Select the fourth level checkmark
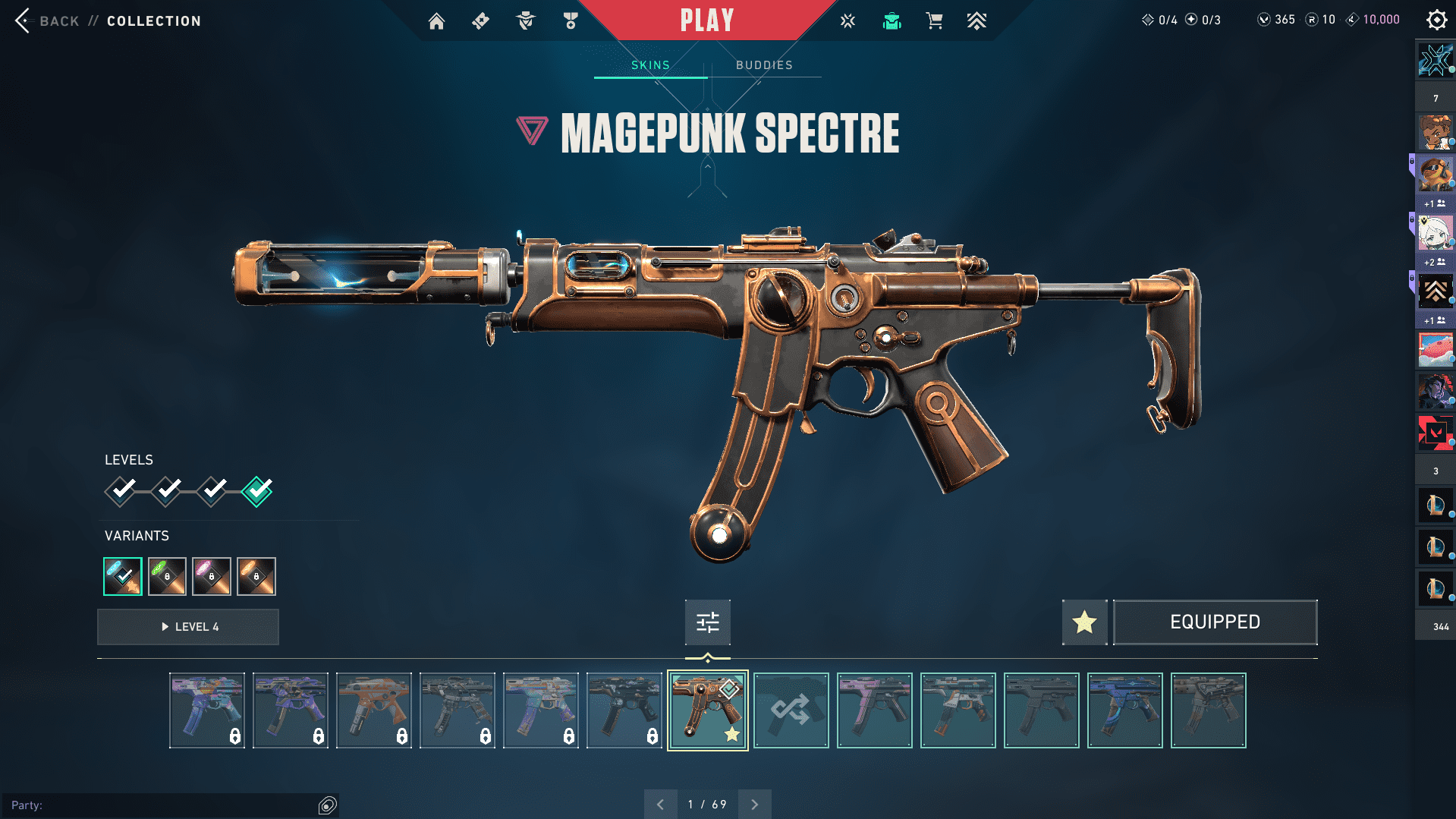 click(257, 491)
